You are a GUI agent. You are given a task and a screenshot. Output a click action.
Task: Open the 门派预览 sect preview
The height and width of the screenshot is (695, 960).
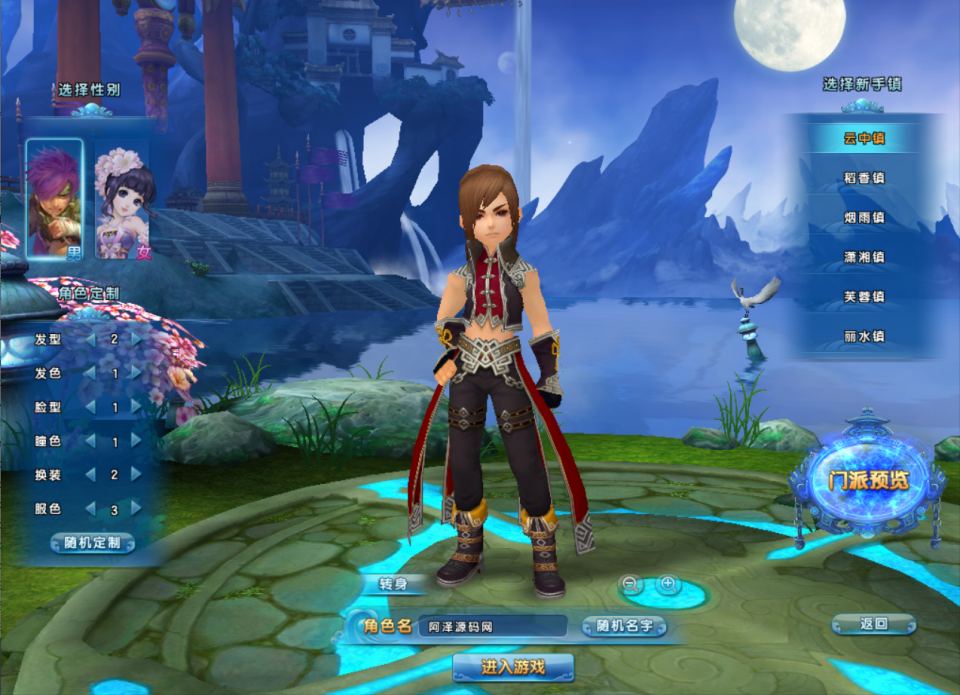click(x=867, y=480)
